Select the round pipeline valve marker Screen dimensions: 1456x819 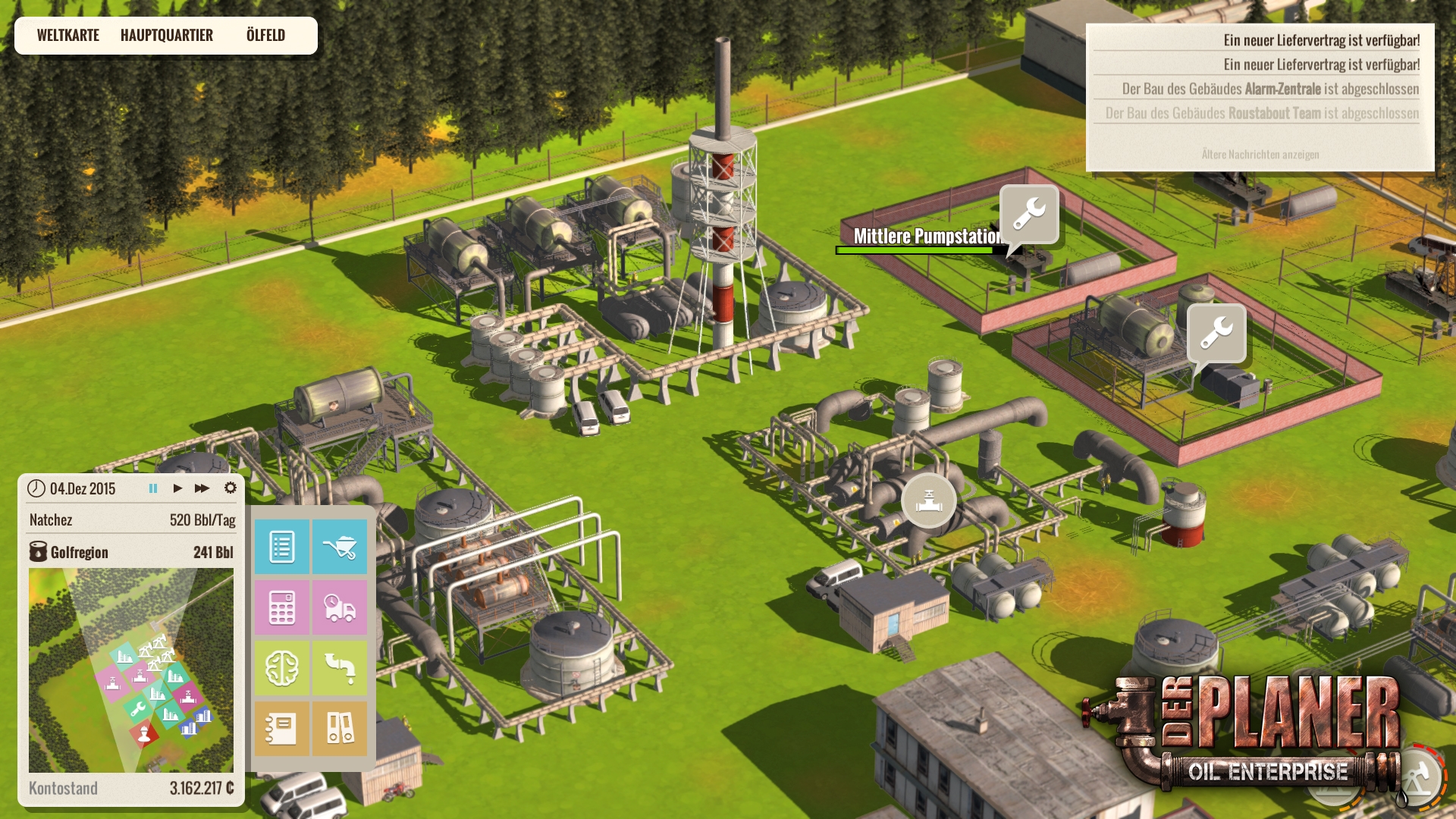tap(929, 500)
